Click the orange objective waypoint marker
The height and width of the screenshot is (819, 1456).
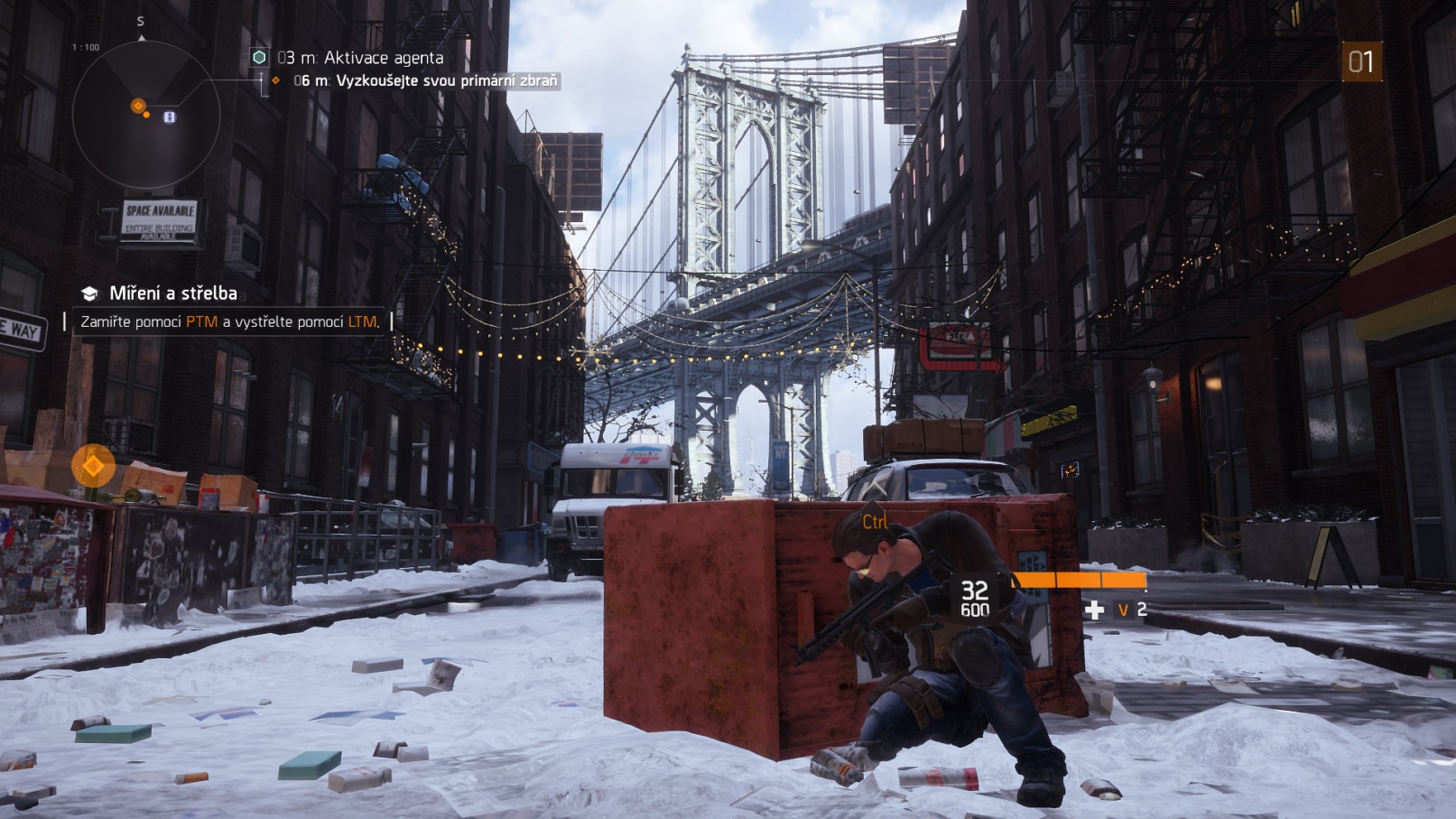[x=93, y=466]
